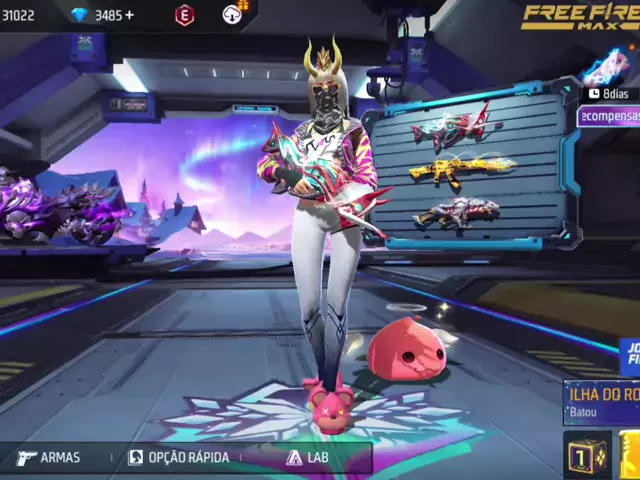The height and width of the screenshot is (480, 640).
Task: Open the red E hexagon badge
Action: [x=184, y=15]
